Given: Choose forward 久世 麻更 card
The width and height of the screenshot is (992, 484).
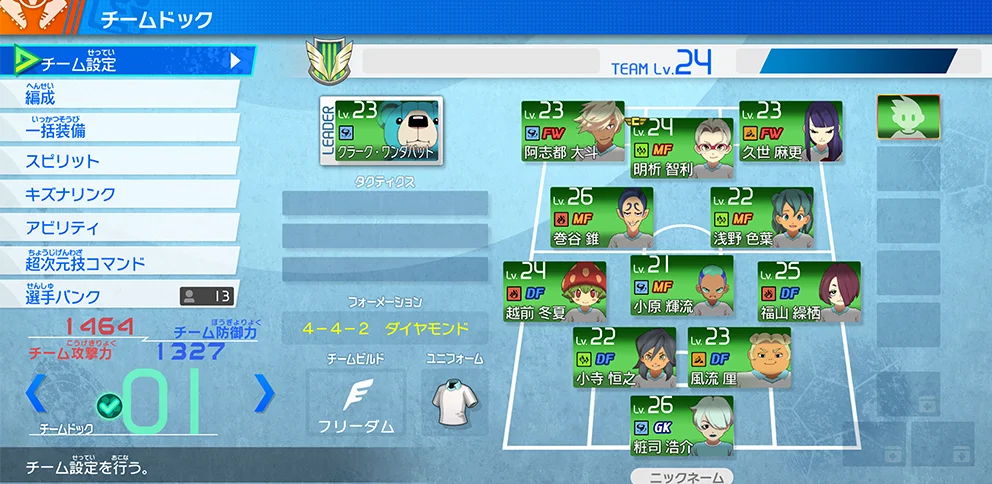Looking at the screenshot, I should [x=790, y=131].
